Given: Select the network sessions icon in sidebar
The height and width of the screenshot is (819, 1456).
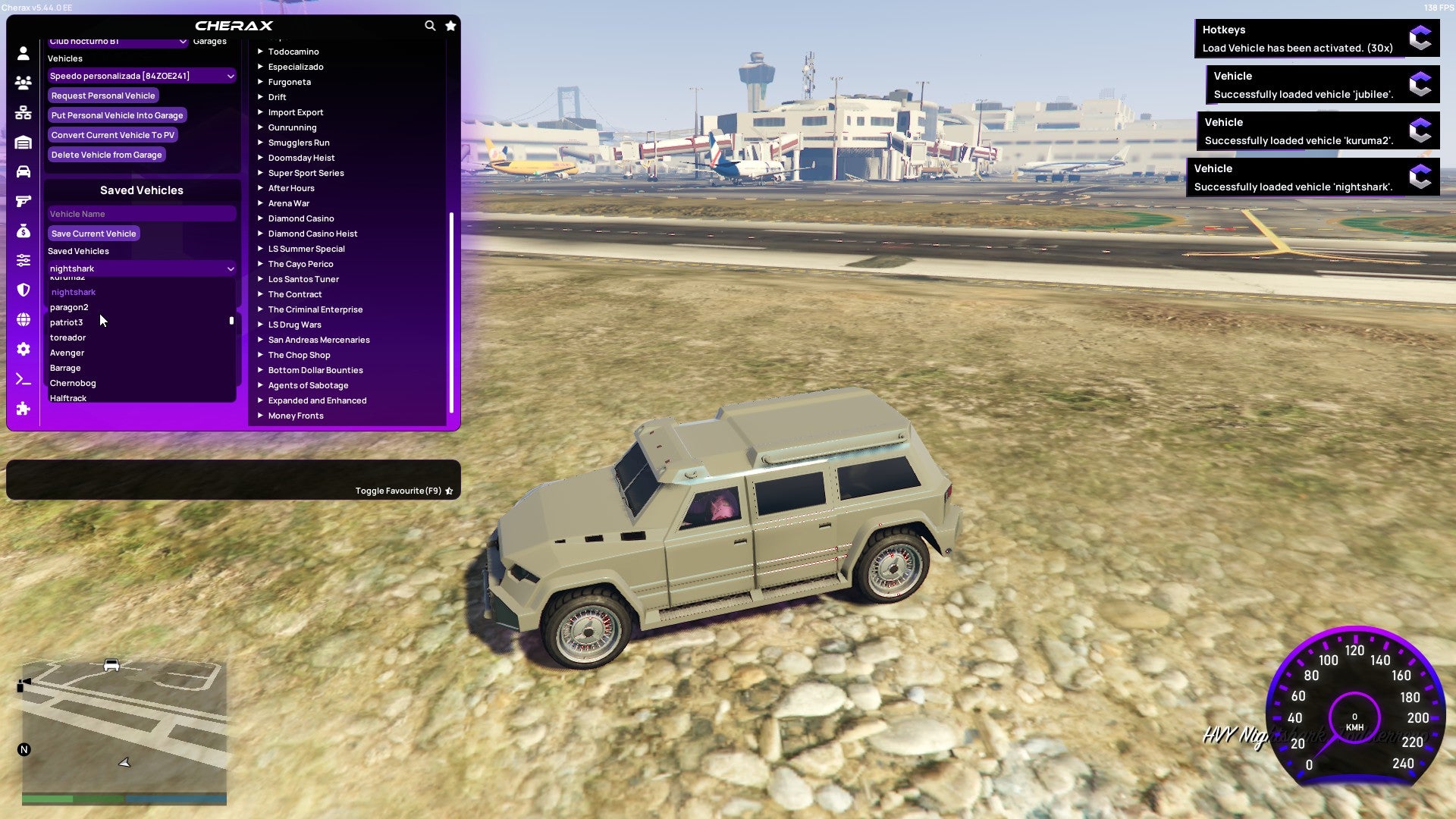Looking at the screenshot, I should pyautogui.click(x=22, y=112).
